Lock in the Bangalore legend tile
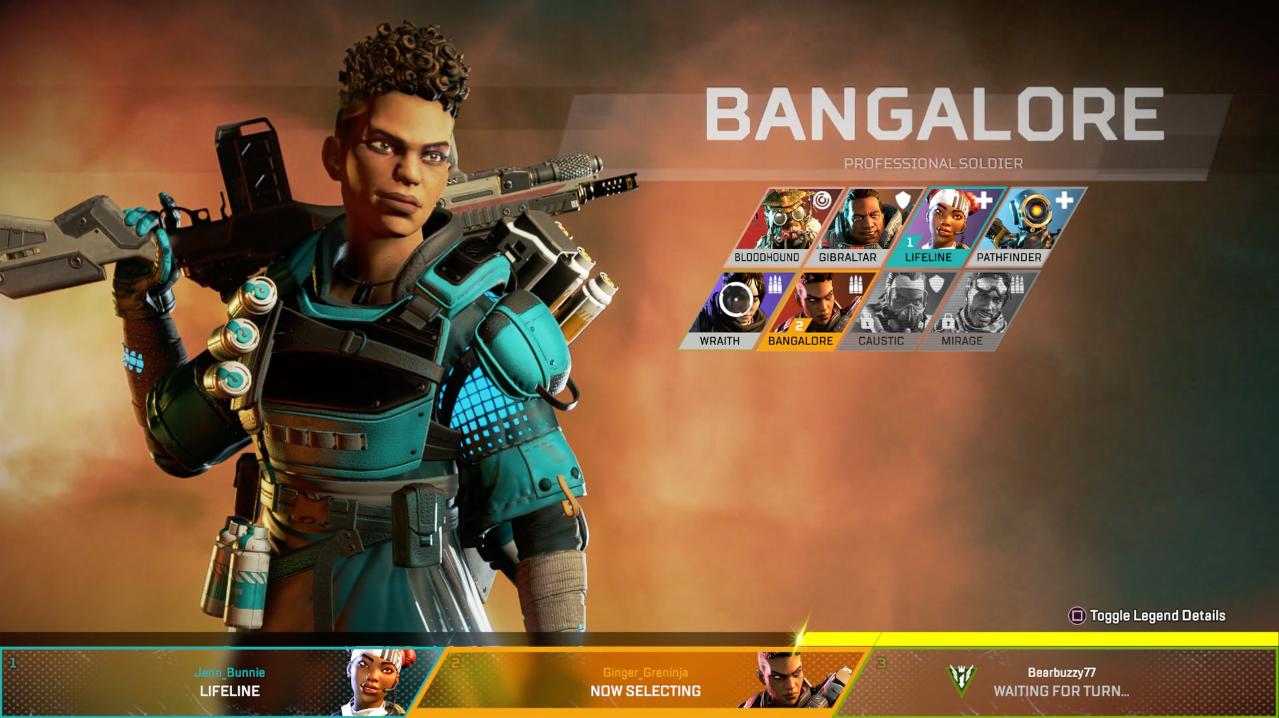Image resolution: width=1279 pixels, height=718 pixels. point(814,310)
